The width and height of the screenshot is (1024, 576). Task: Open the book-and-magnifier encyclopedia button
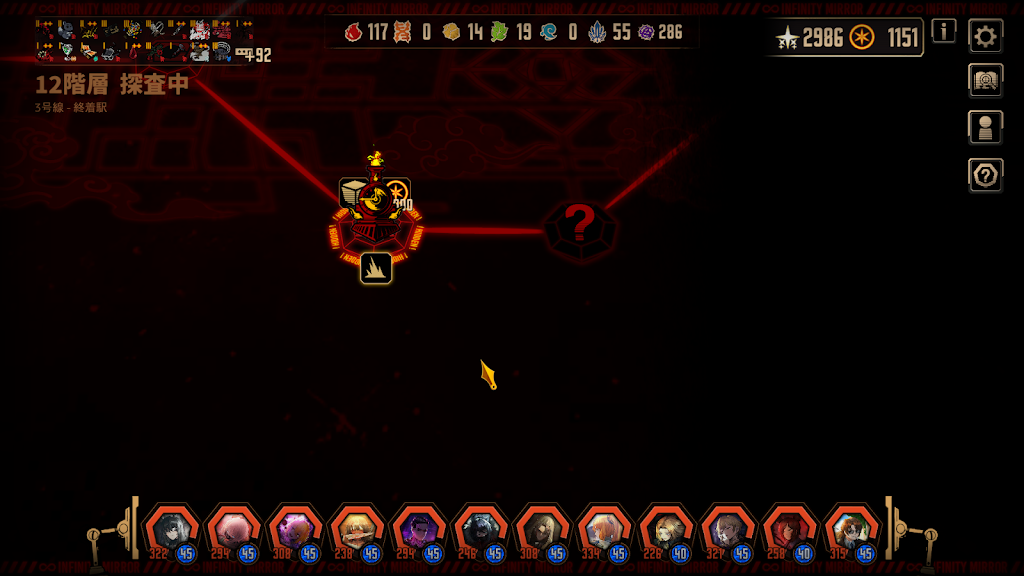[986, 80]
